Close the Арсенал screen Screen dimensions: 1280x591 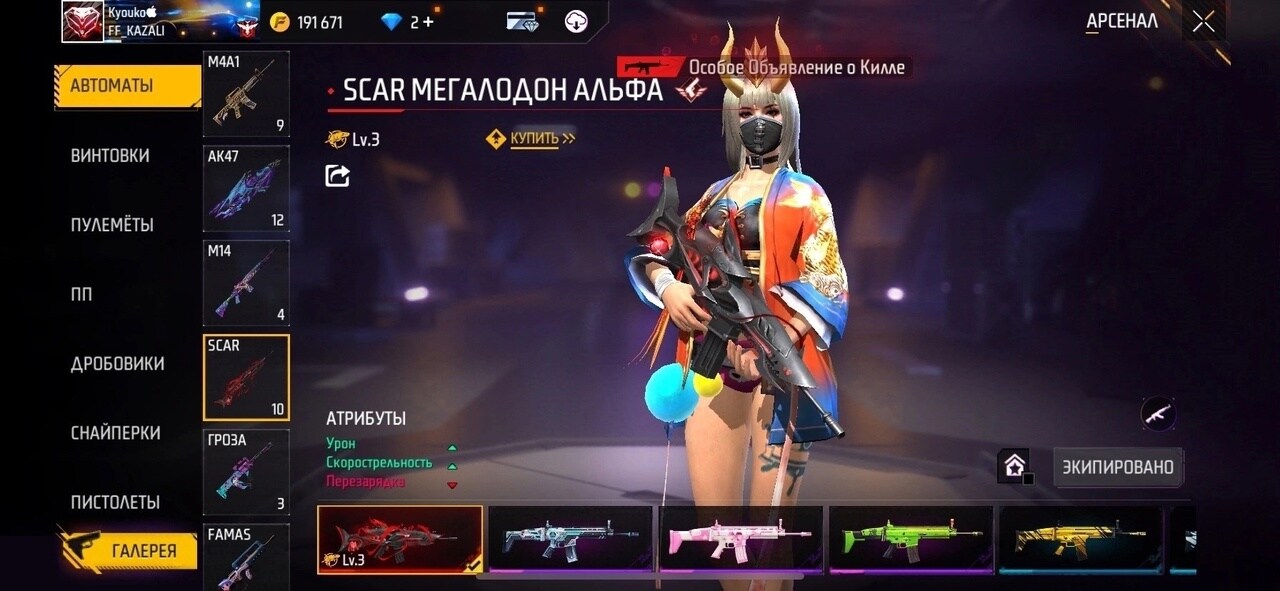(x=1203, y=21)
